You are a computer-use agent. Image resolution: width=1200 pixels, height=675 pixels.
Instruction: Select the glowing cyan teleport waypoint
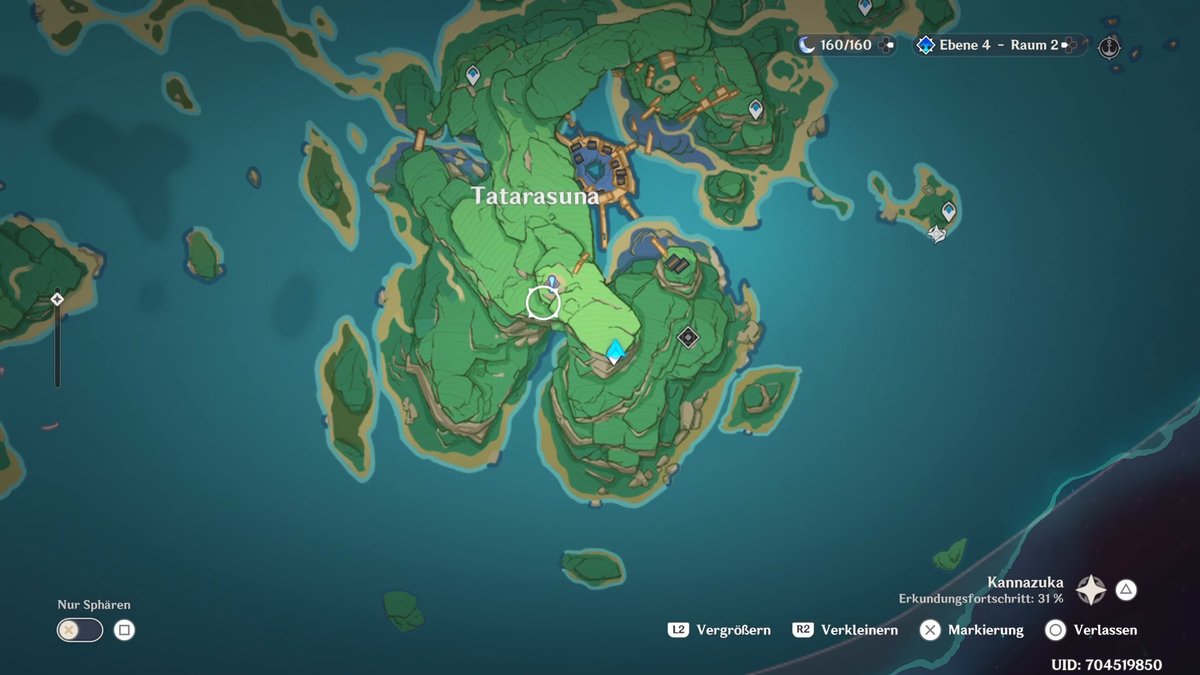[616, 350]
